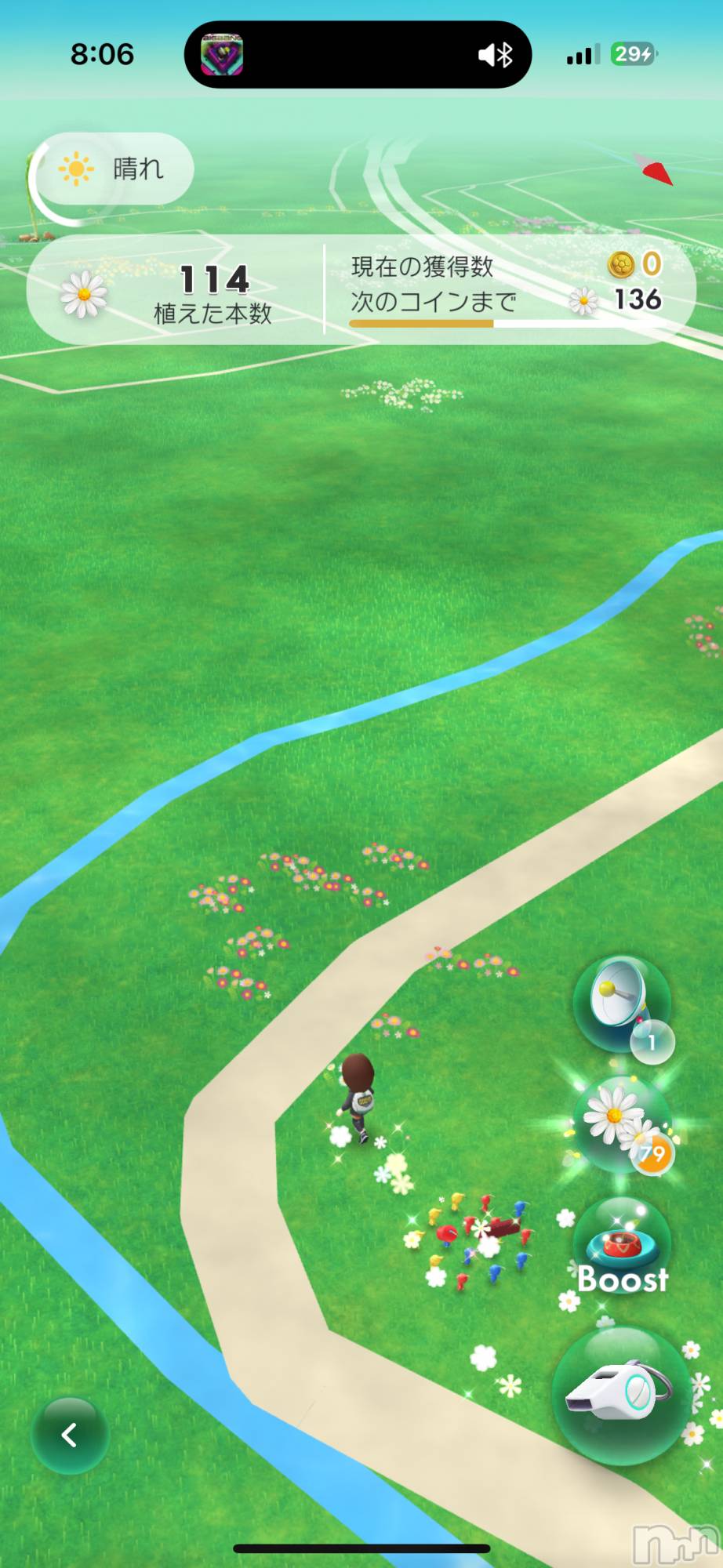Use the radar dish detector button
Image resolution: width=723 pixels, height=1568 pixels.
(x=622, y=1004)
